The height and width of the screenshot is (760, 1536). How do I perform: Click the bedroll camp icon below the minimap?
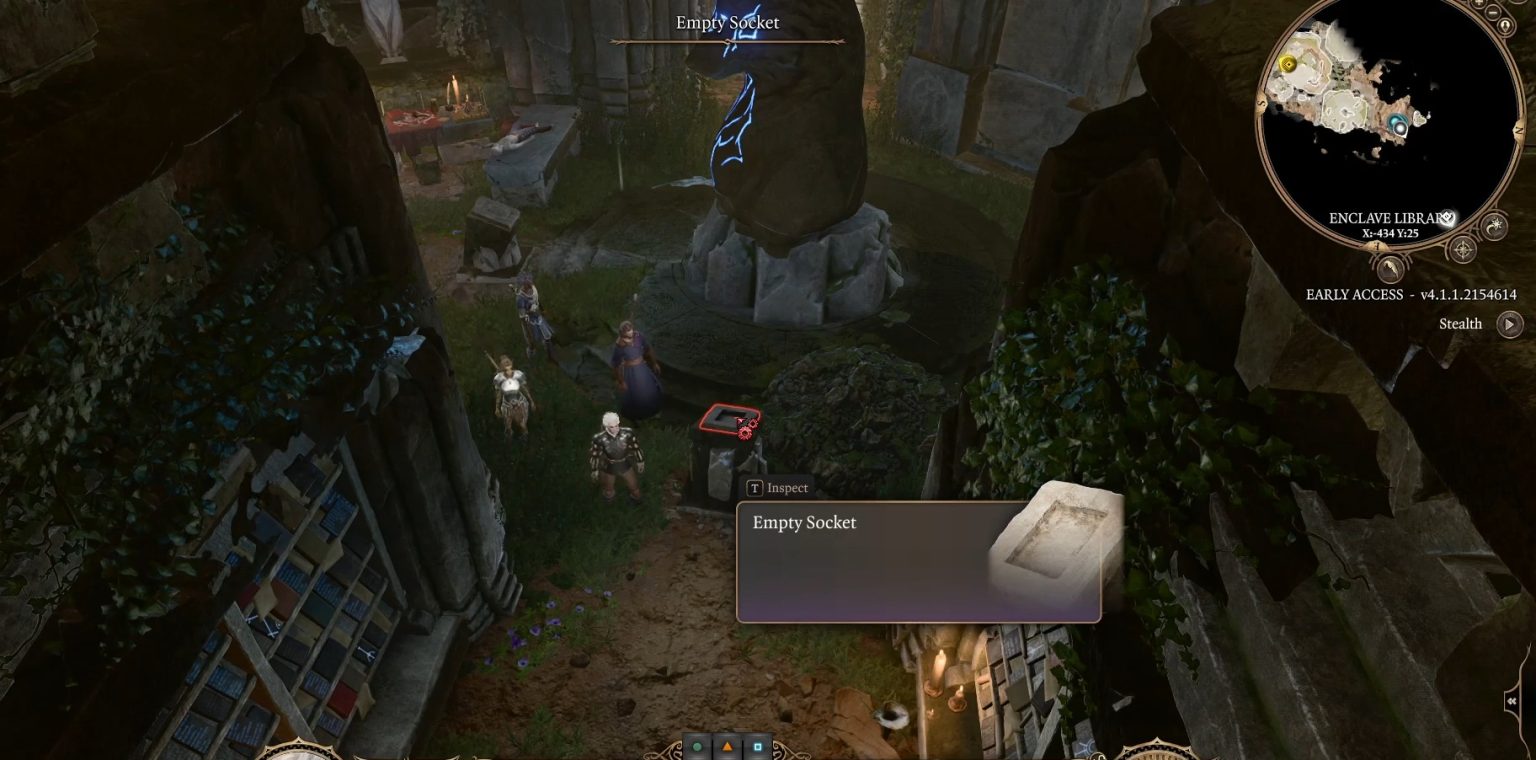coord(1390,269)
